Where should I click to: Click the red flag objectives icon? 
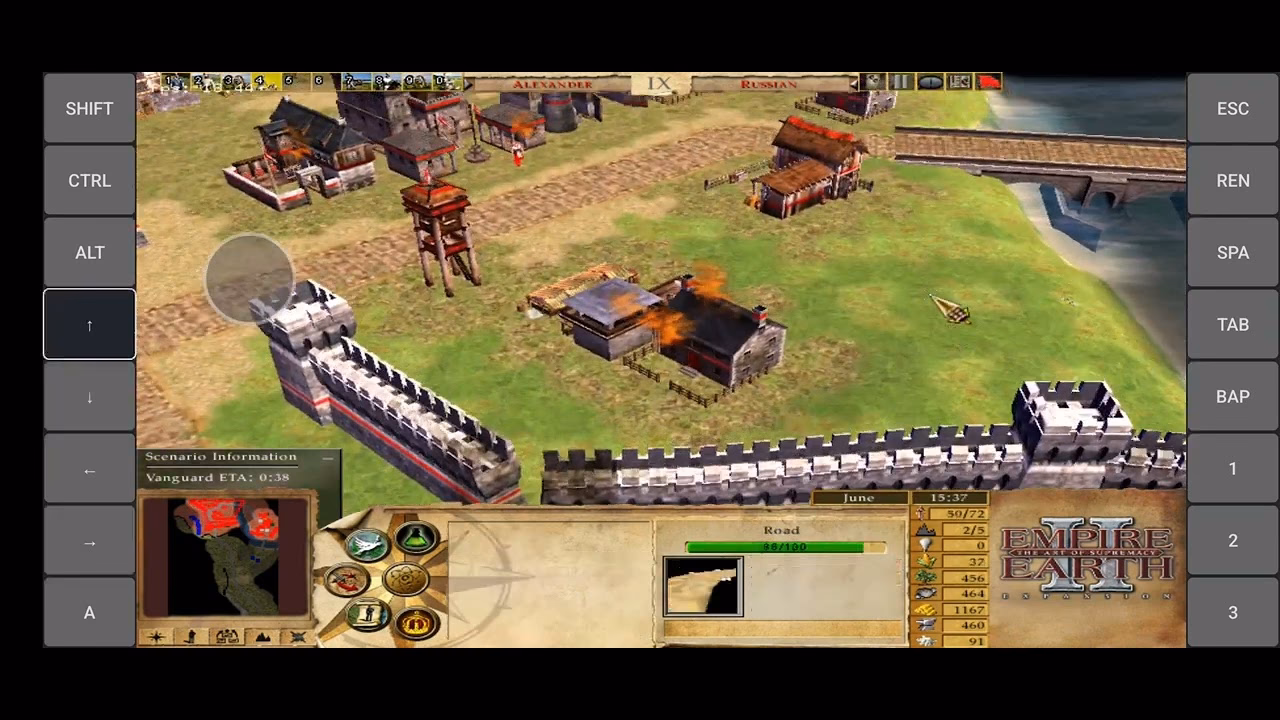click(x=988, y=82)
